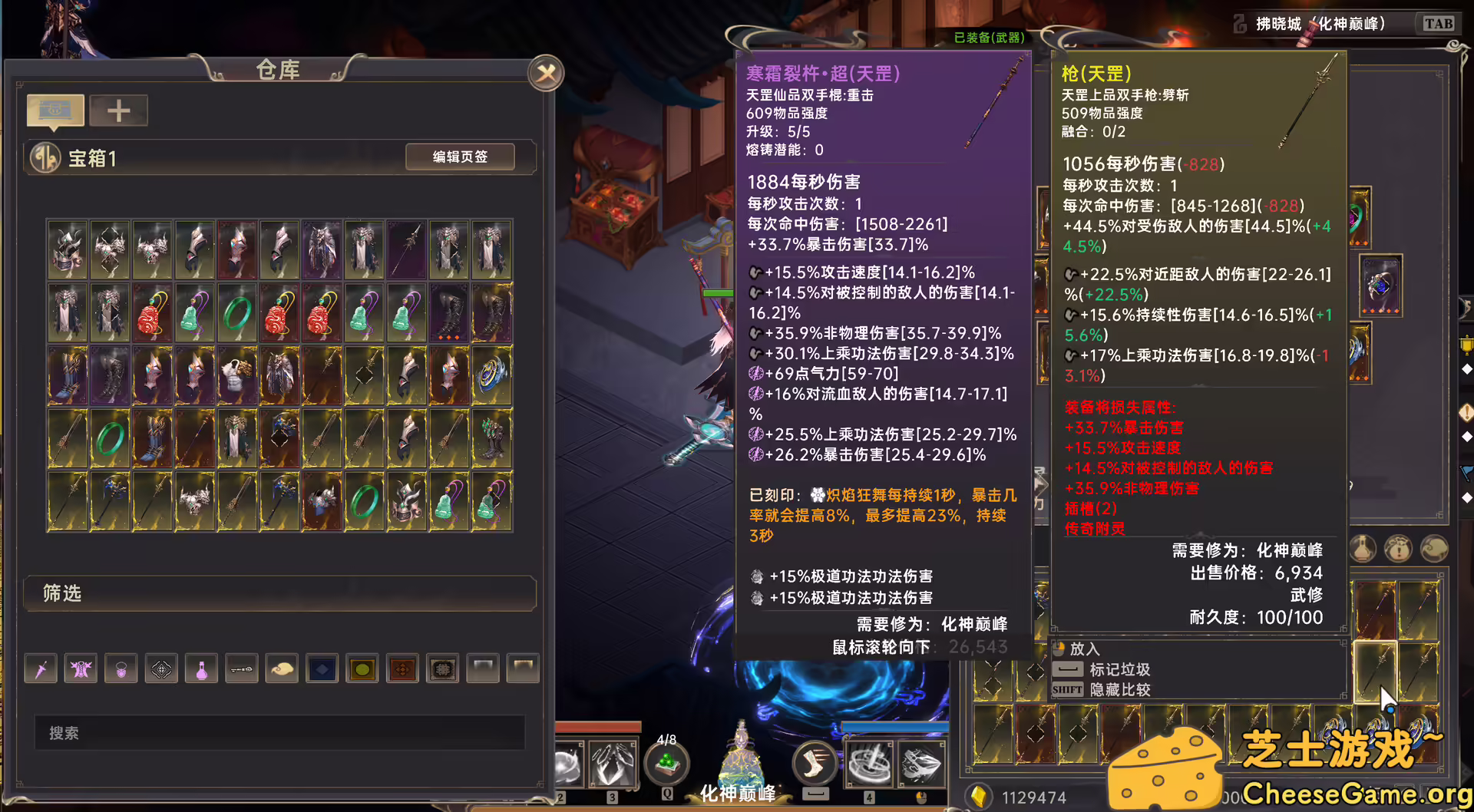Screen dimensions: 1474x812
Task: Toggle the armor filter icon
Action: click(x=81, y=668)
